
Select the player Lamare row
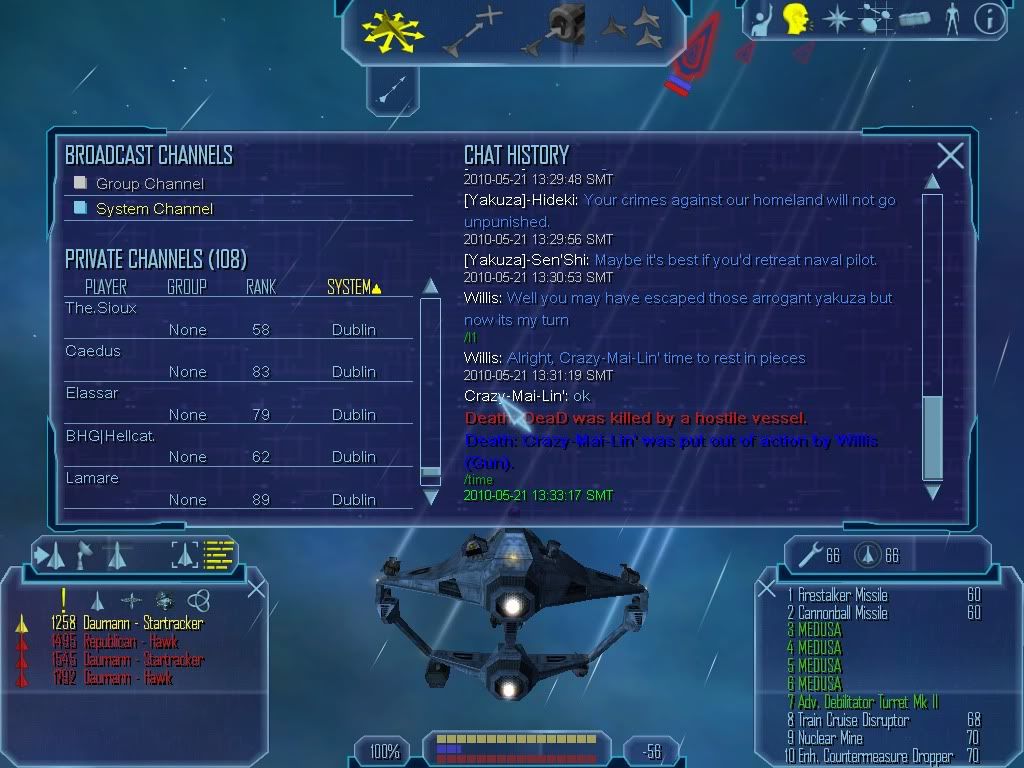[92, 478]
